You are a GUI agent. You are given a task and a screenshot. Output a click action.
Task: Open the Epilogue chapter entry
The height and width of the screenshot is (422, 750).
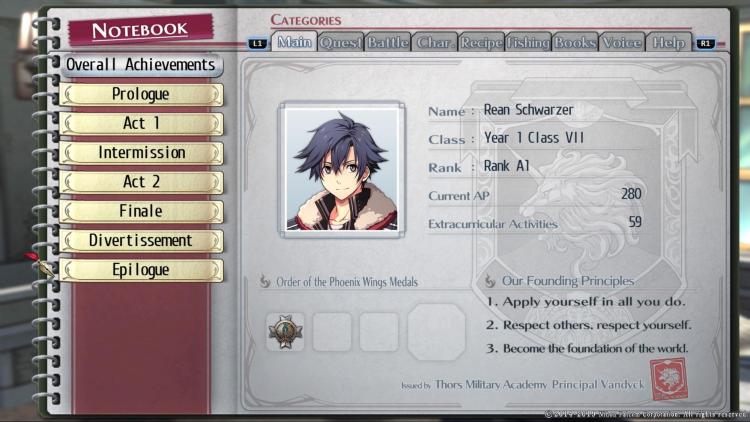point(141,270)
